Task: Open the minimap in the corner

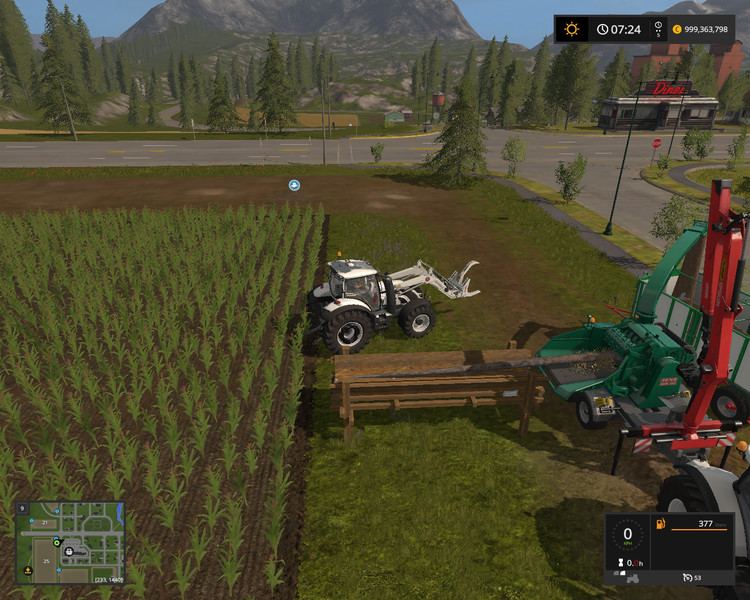Action: tap(70, 543)
